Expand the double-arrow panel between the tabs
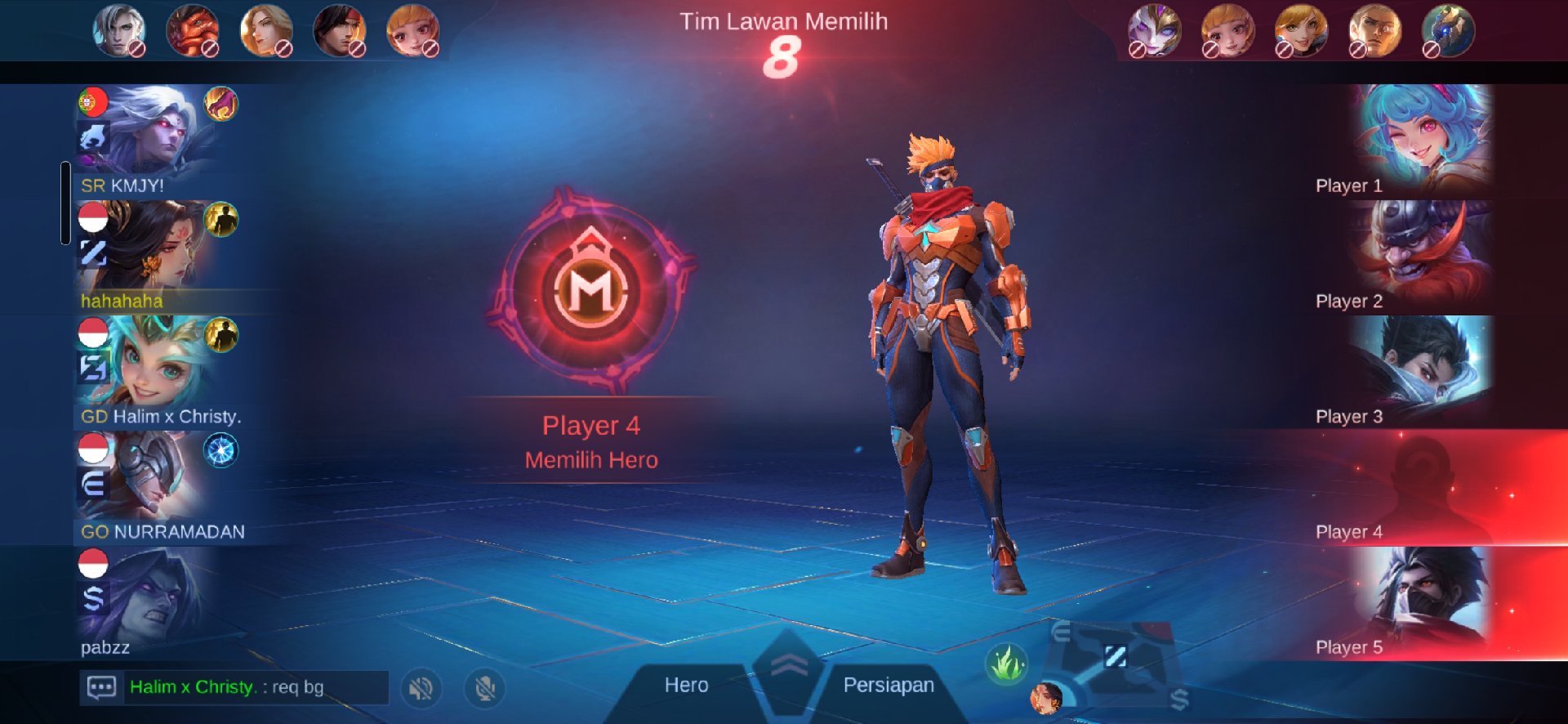 pos(788,666)
